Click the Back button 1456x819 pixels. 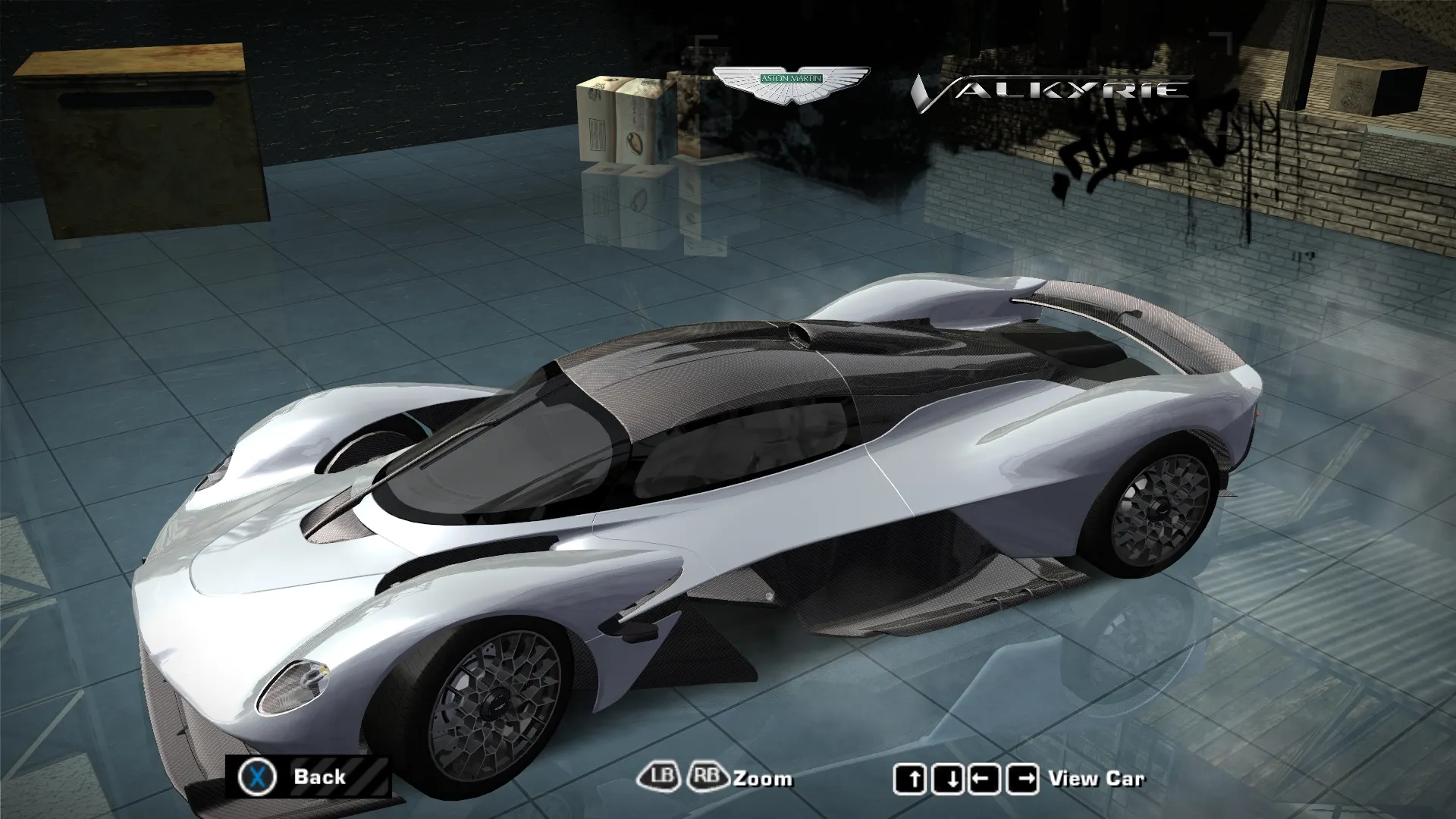tap(307, 777)
